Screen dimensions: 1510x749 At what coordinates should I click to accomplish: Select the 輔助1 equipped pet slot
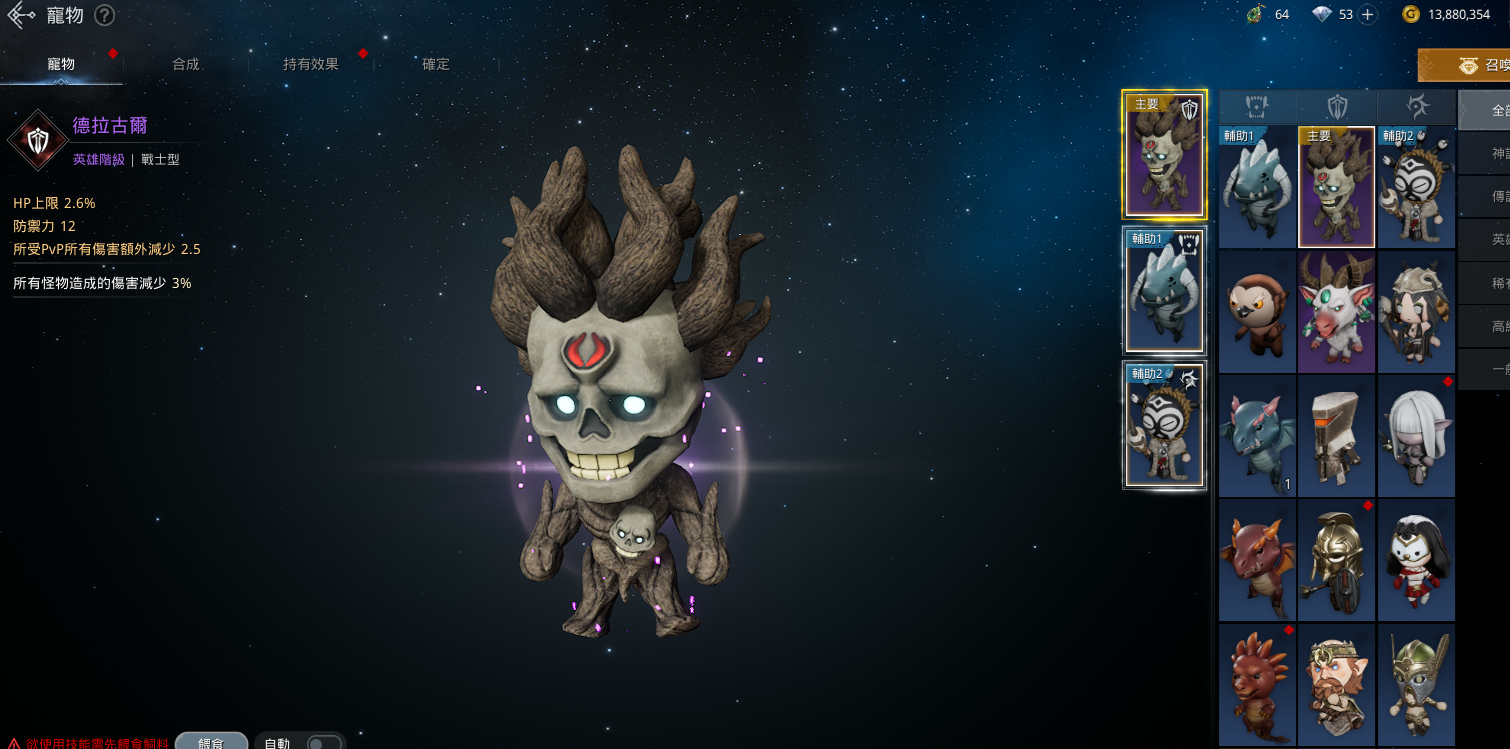pos(1164,291)
